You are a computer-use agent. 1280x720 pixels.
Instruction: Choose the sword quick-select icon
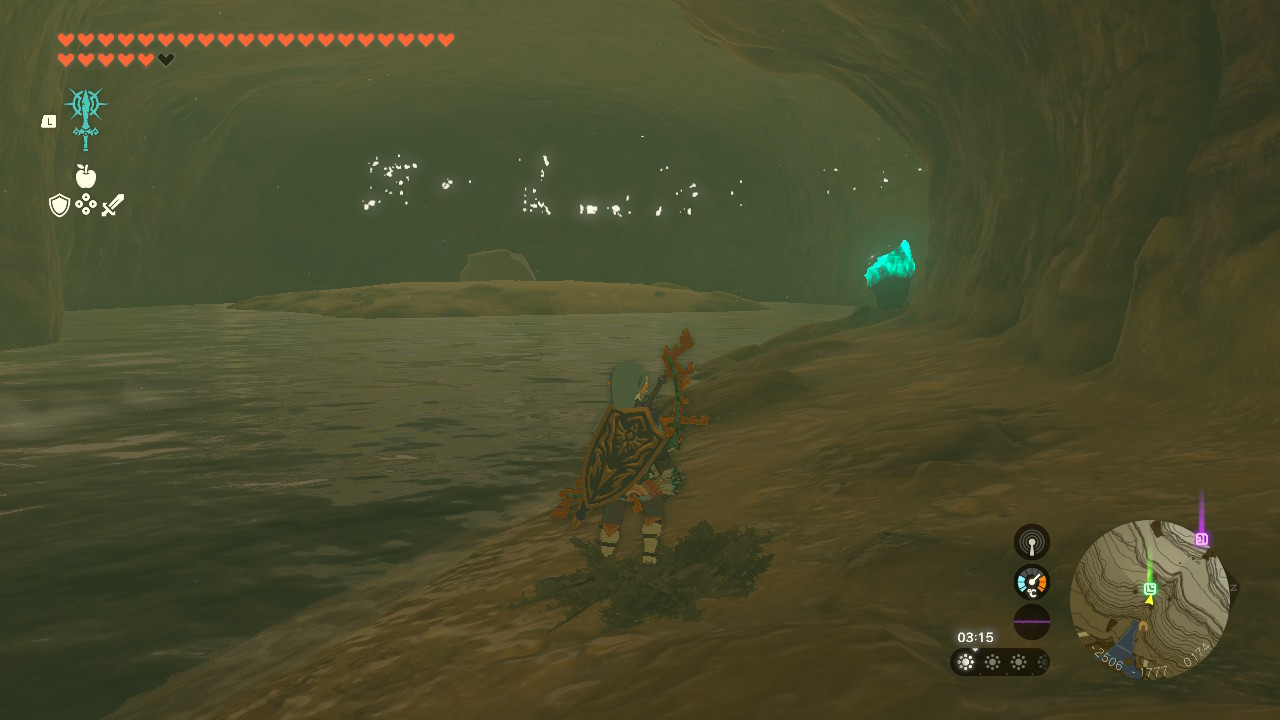tap(113, 205)
